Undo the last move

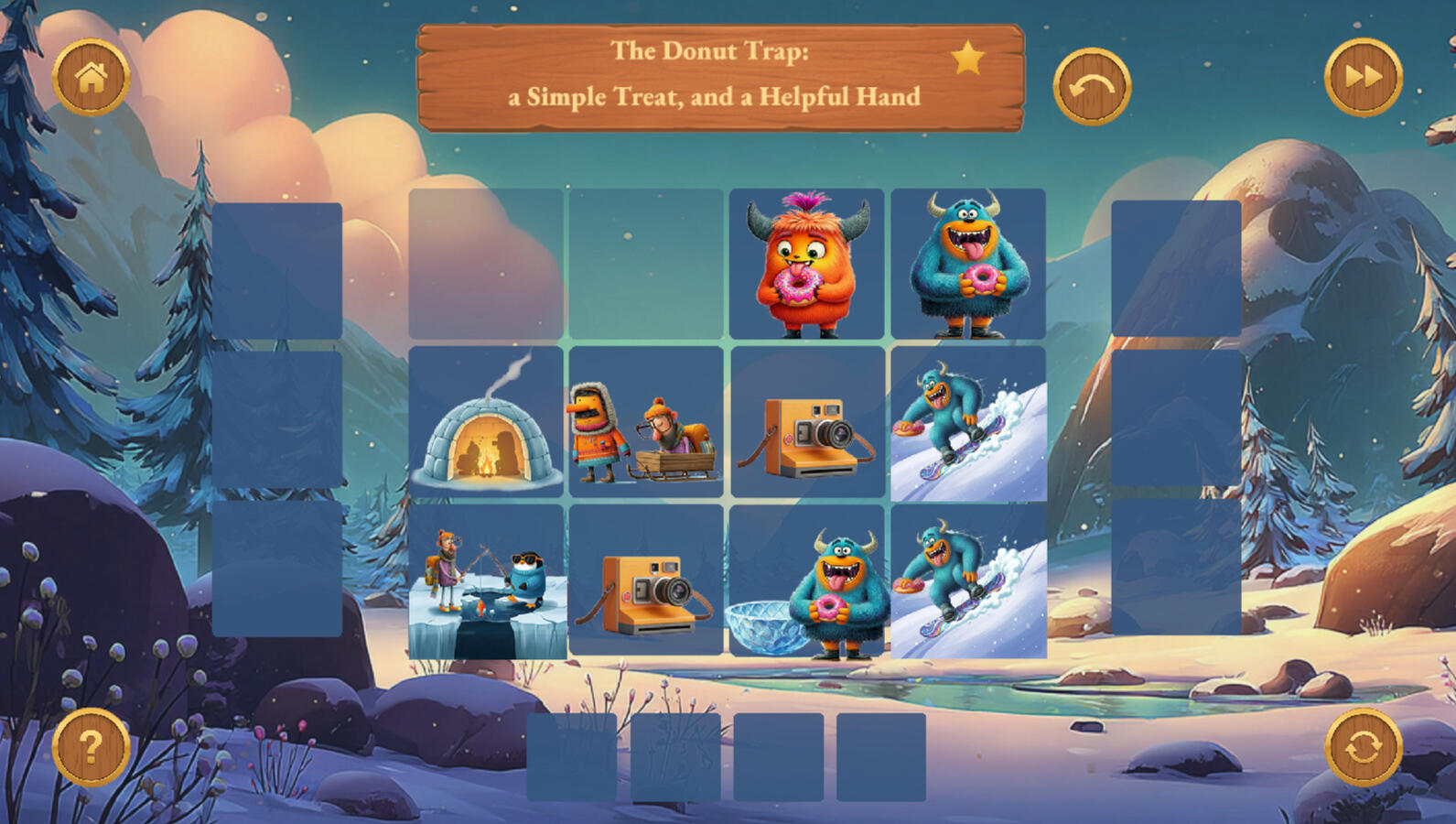point(1092,86)
